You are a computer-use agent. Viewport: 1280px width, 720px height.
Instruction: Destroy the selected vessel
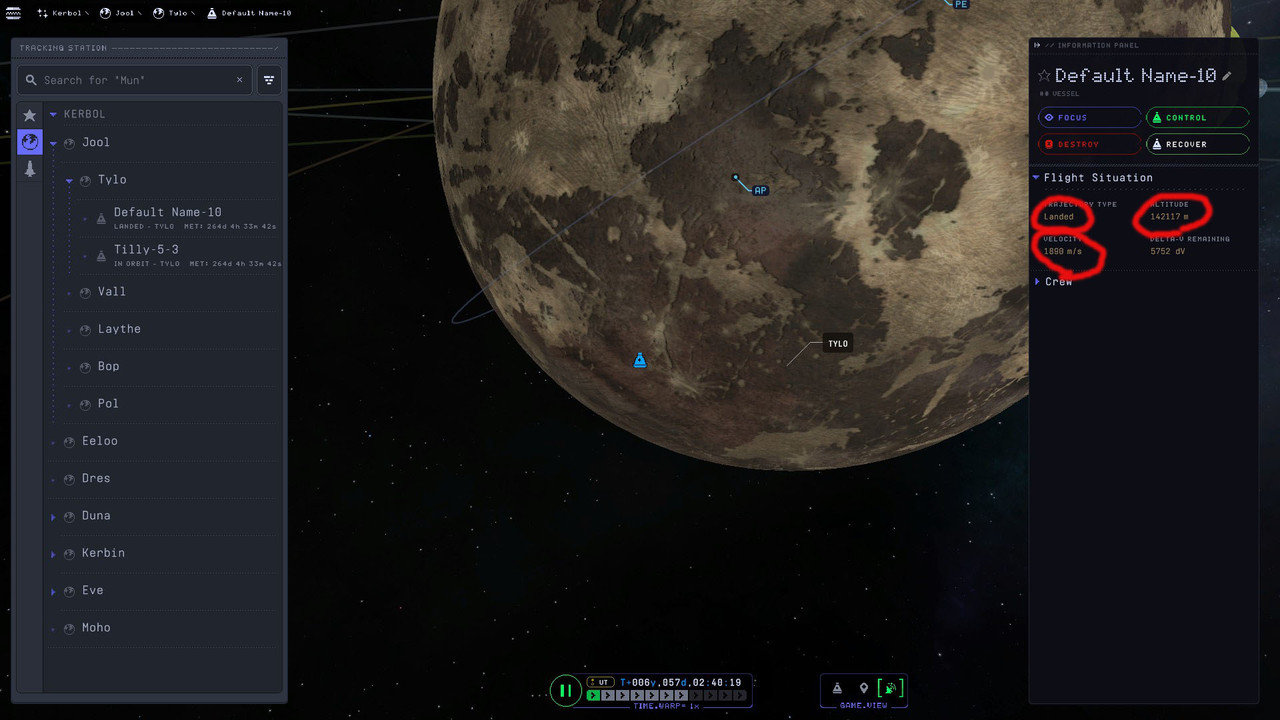(1089, 144)
